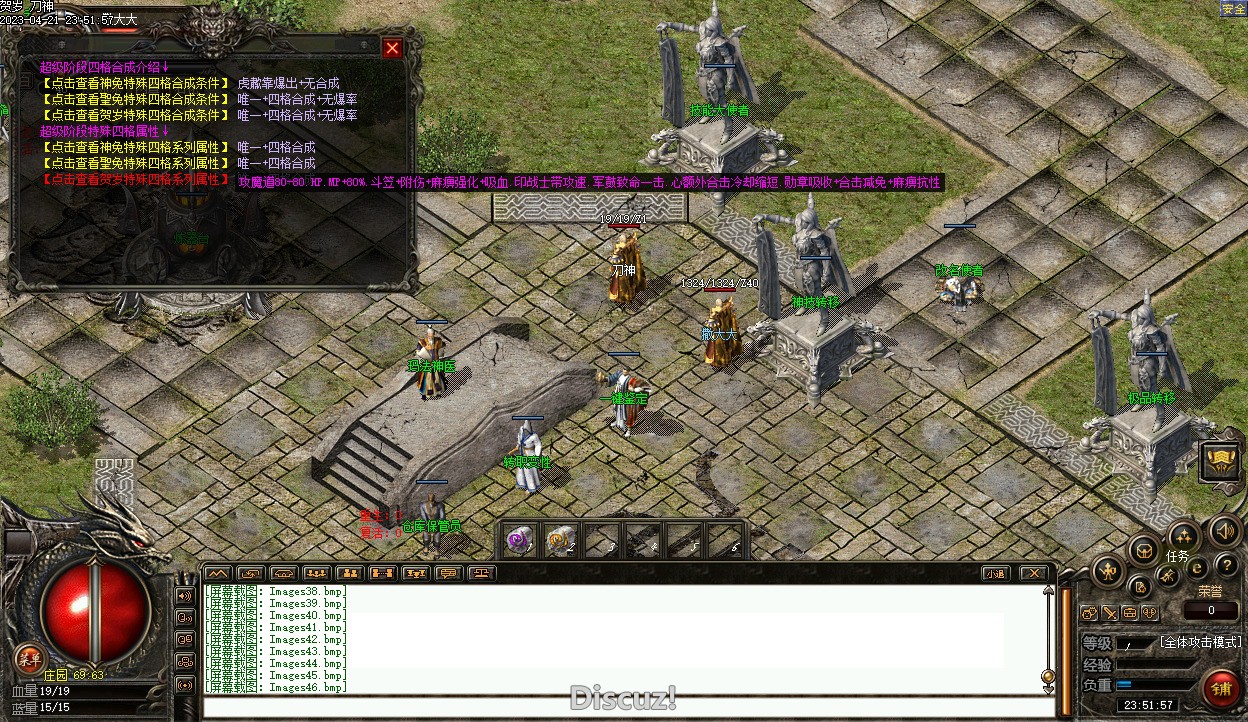This screenshot has height=722, width=1248.
Task: Open the red 铺 shop button
Action: point(1222,690)
